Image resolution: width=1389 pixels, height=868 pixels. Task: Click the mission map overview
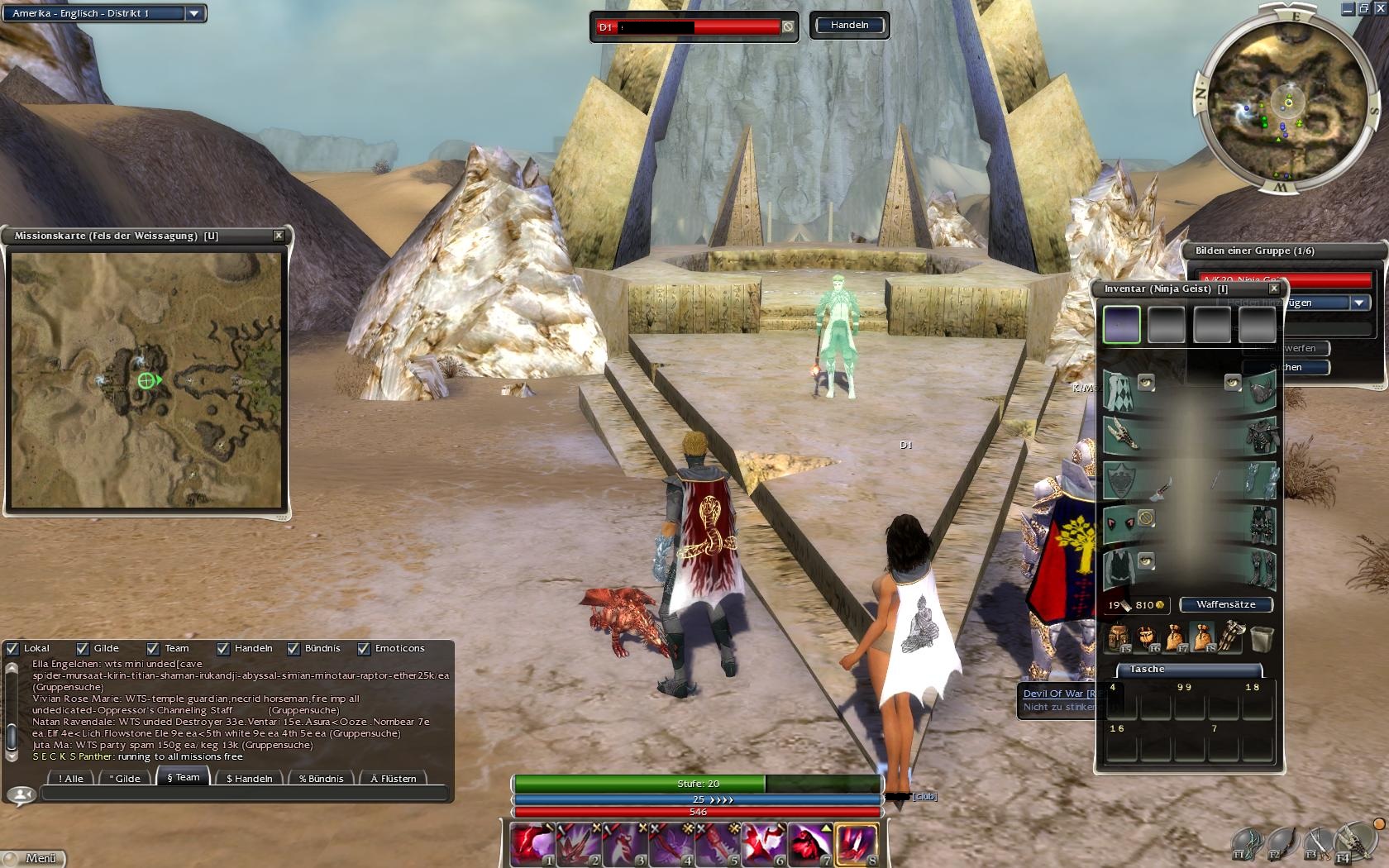point(146,380)
